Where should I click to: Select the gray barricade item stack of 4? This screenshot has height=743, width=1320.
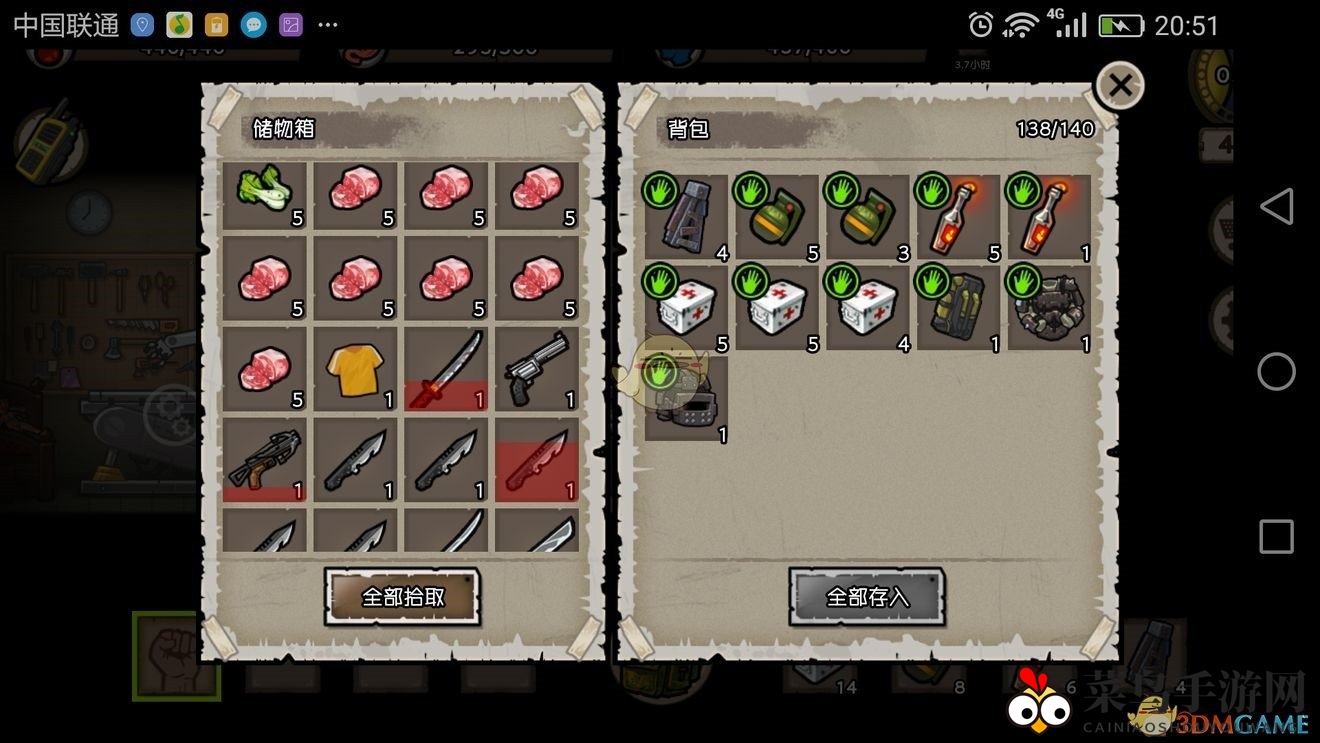[x=686, y=218]
